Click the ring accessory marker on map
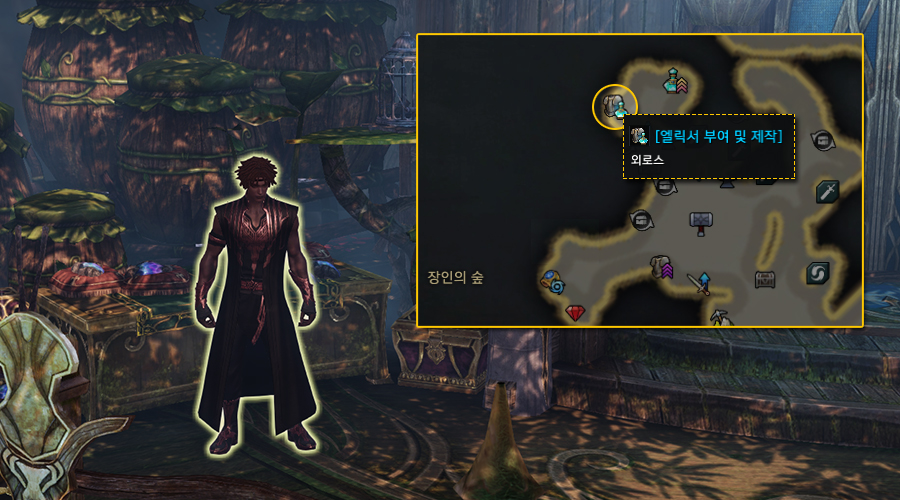900x500 pixels. pyautogui.click(x=551, y=282)
